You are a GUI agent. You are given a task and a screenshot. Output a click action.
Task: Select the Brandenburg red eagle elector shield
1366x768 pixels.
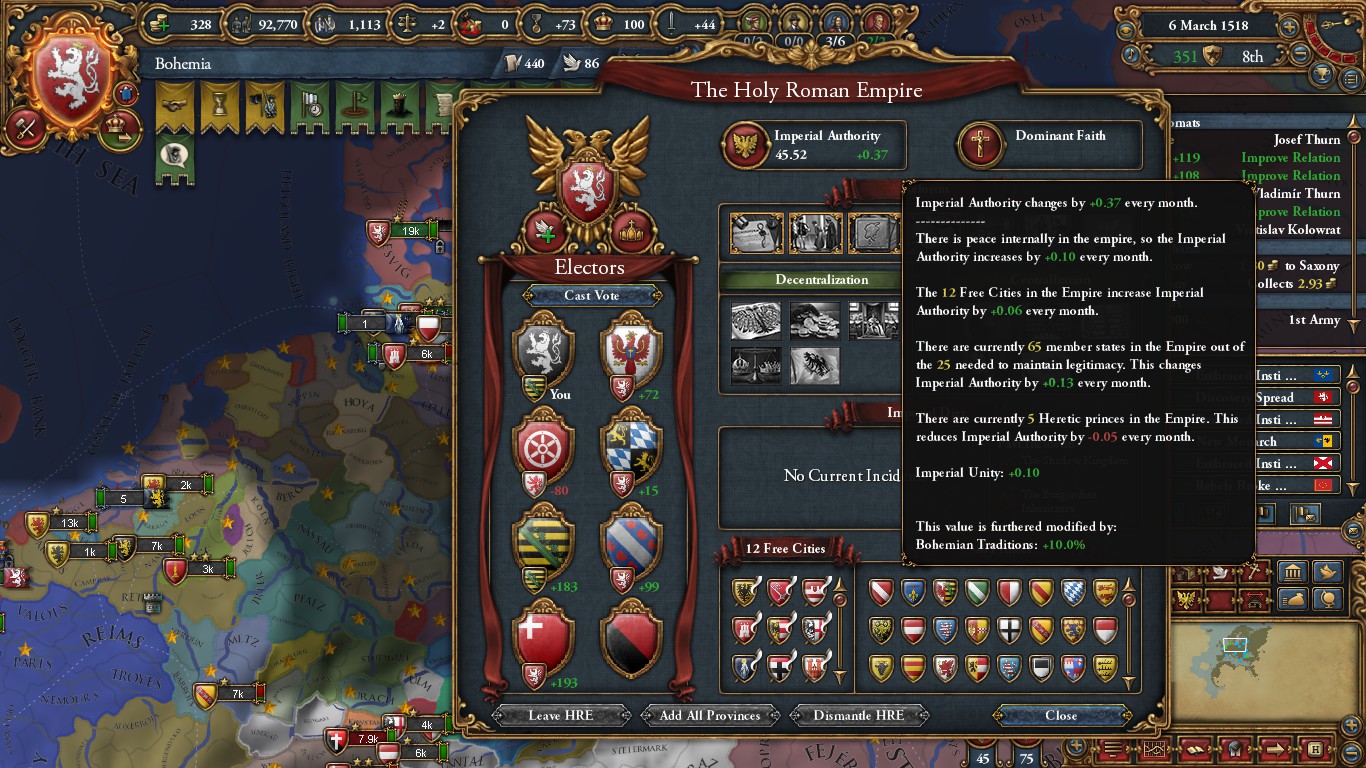[x=632, y=347]
